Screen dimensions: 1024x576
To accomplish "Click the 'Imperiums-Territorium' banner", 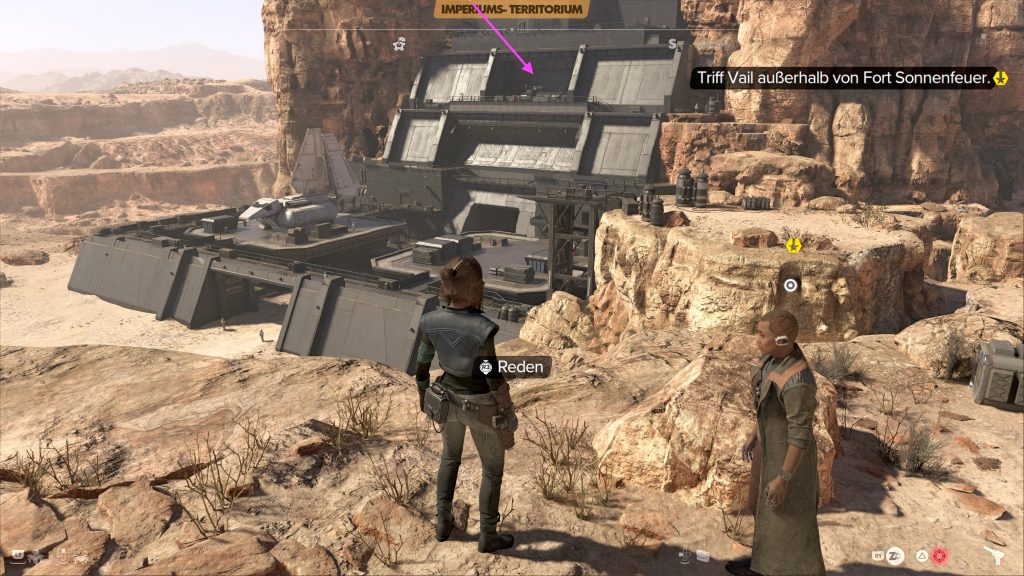I will [x=511, y=11].
